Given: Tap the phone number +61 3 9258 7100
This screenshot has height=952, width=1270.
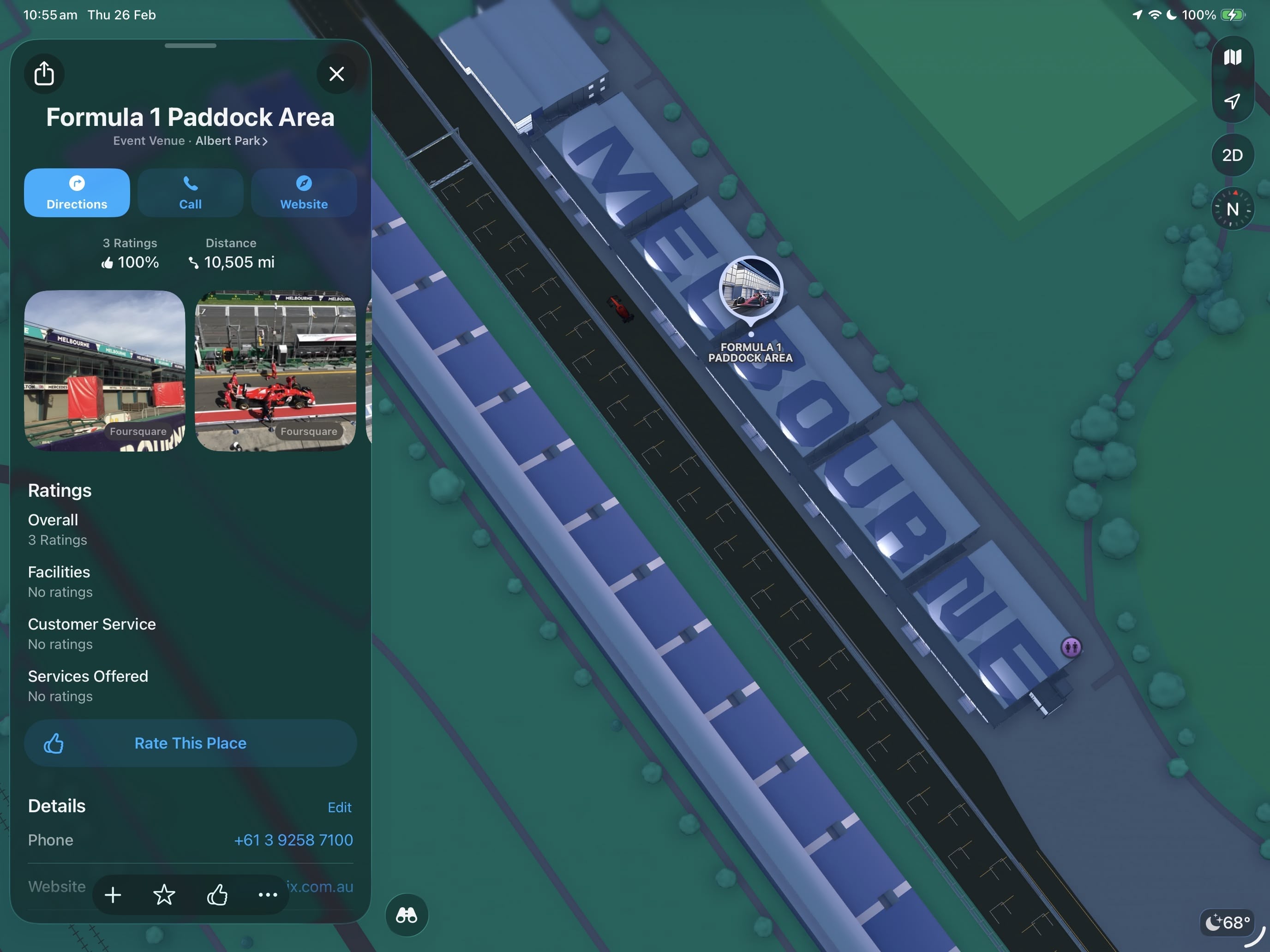Looking at the screenshot, I should [x=294, y=840].
